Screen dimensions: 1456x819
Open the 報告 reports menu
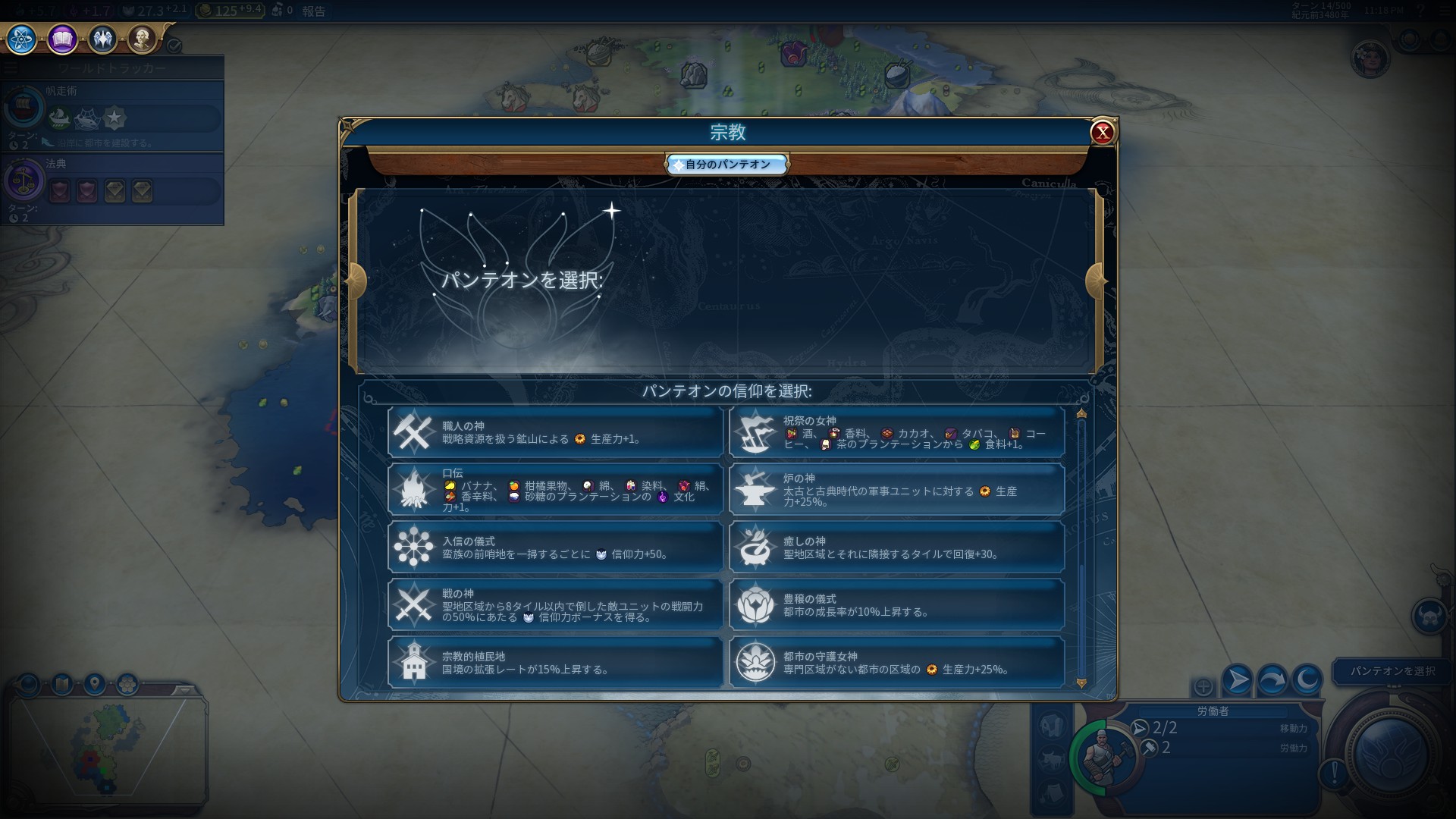coord(313,11)
